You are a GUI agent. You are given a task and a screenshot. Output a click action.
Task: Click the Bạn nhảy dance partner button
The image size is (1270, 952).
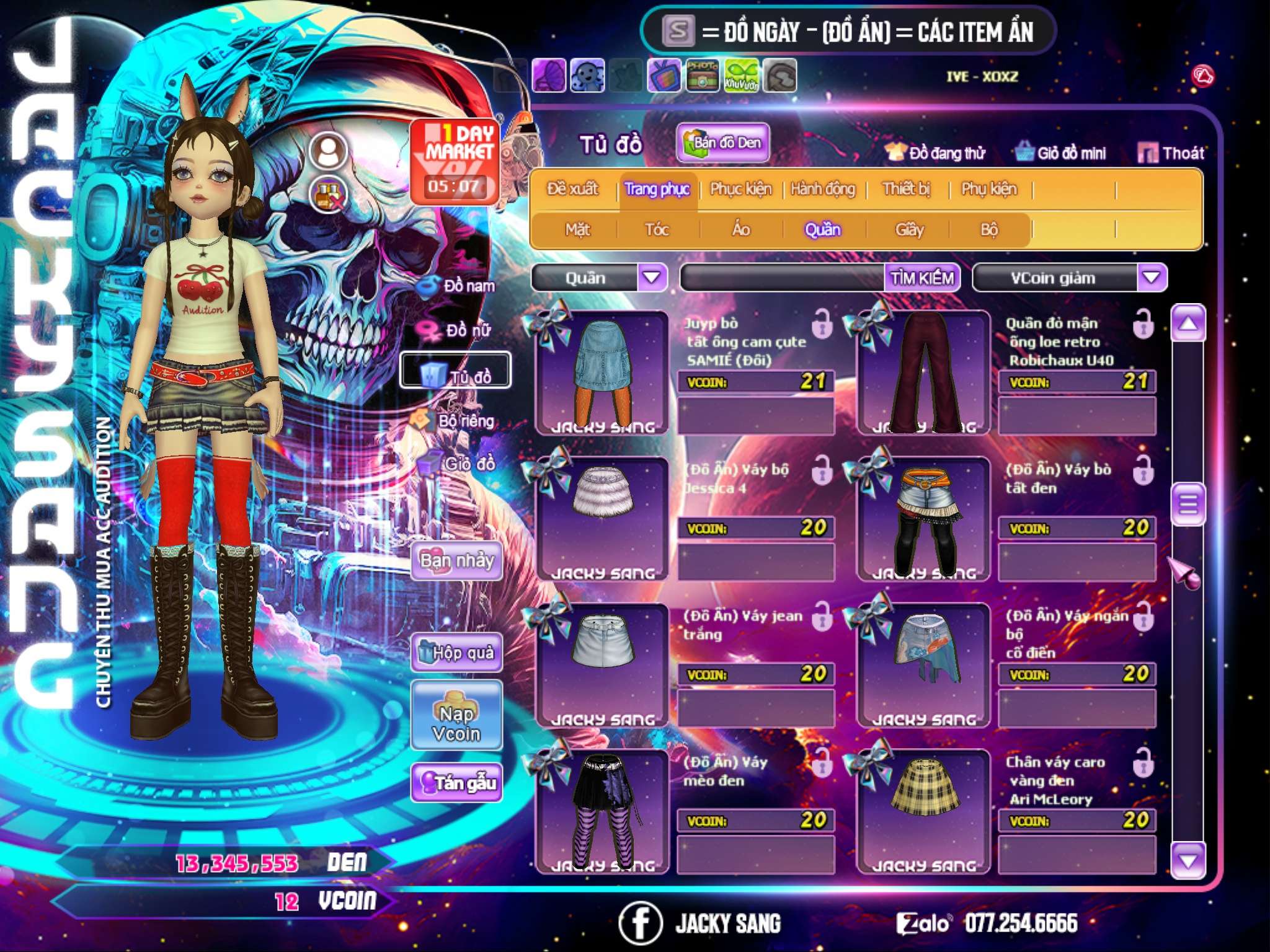pyautogui.click(x=456, y=561)
